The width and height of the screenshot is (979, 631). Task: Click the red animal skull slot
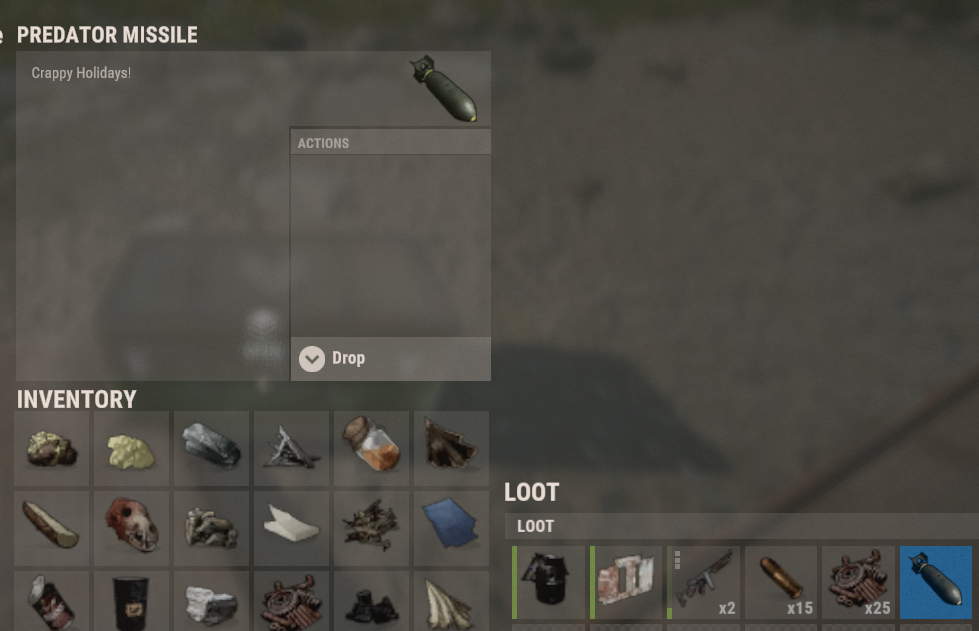click(x=132, y=528)
